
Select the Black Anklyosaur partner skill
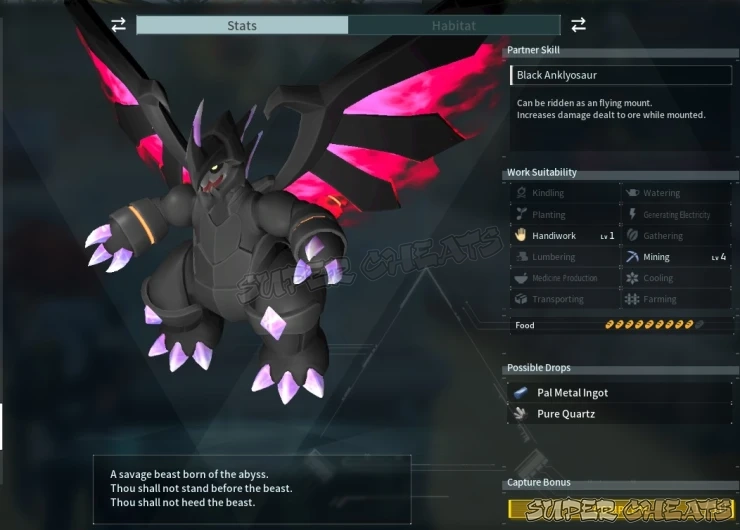click(621, 75)
